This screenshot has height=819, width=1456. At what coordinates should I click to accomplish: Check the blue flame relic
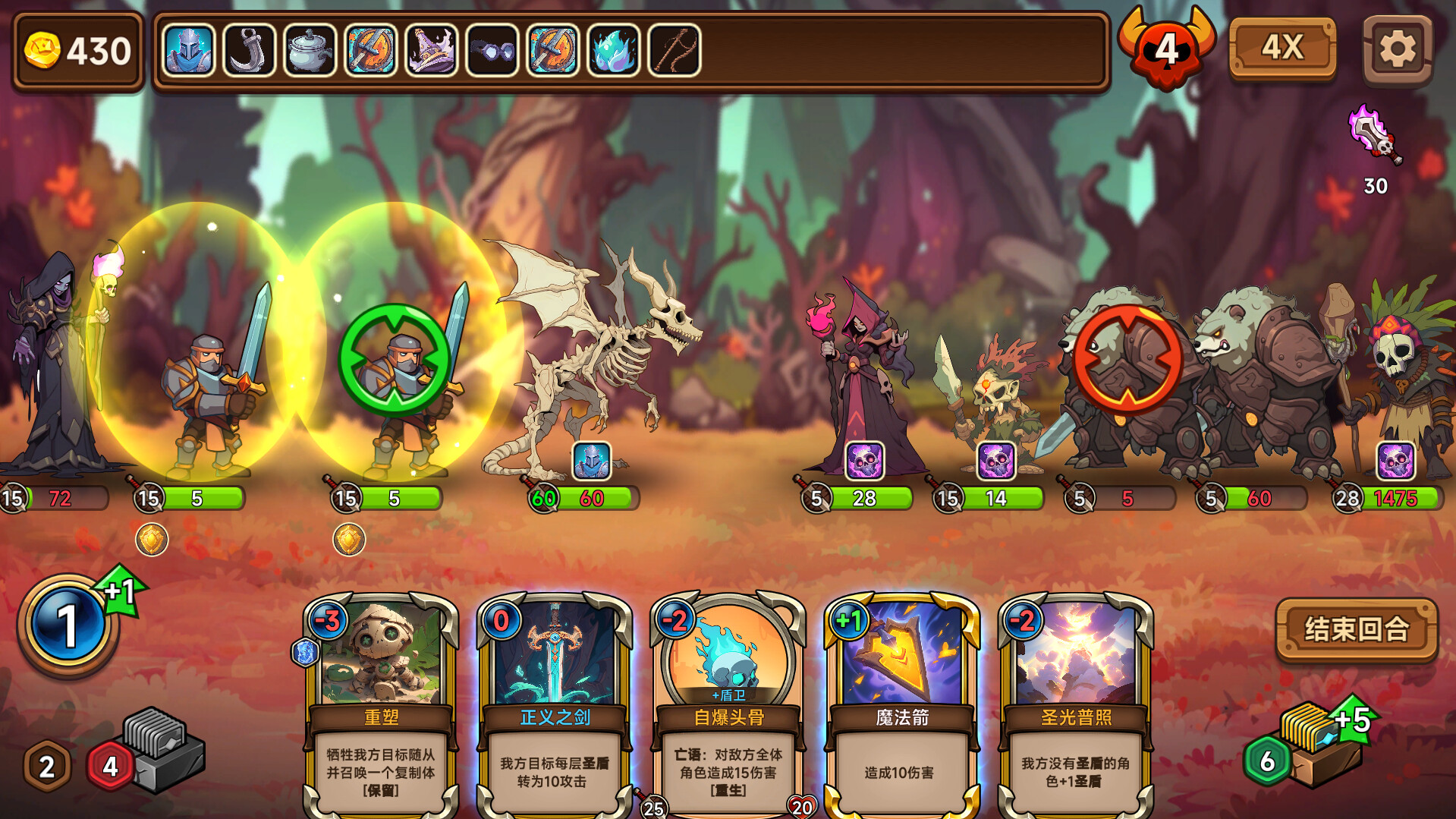[613, 51]
